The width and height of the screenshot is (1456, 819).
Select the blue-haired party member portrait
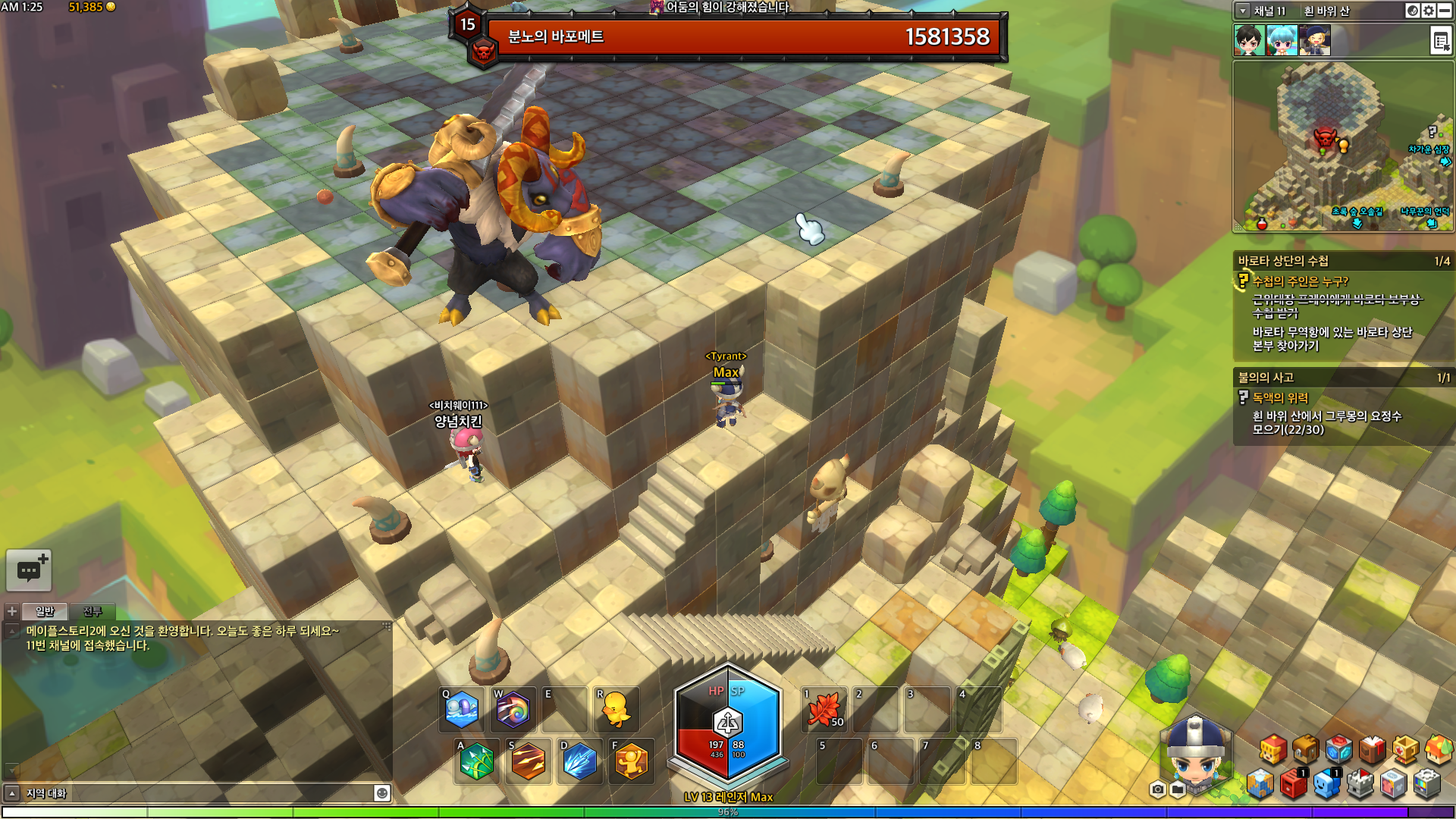(x=1282, y=41)
